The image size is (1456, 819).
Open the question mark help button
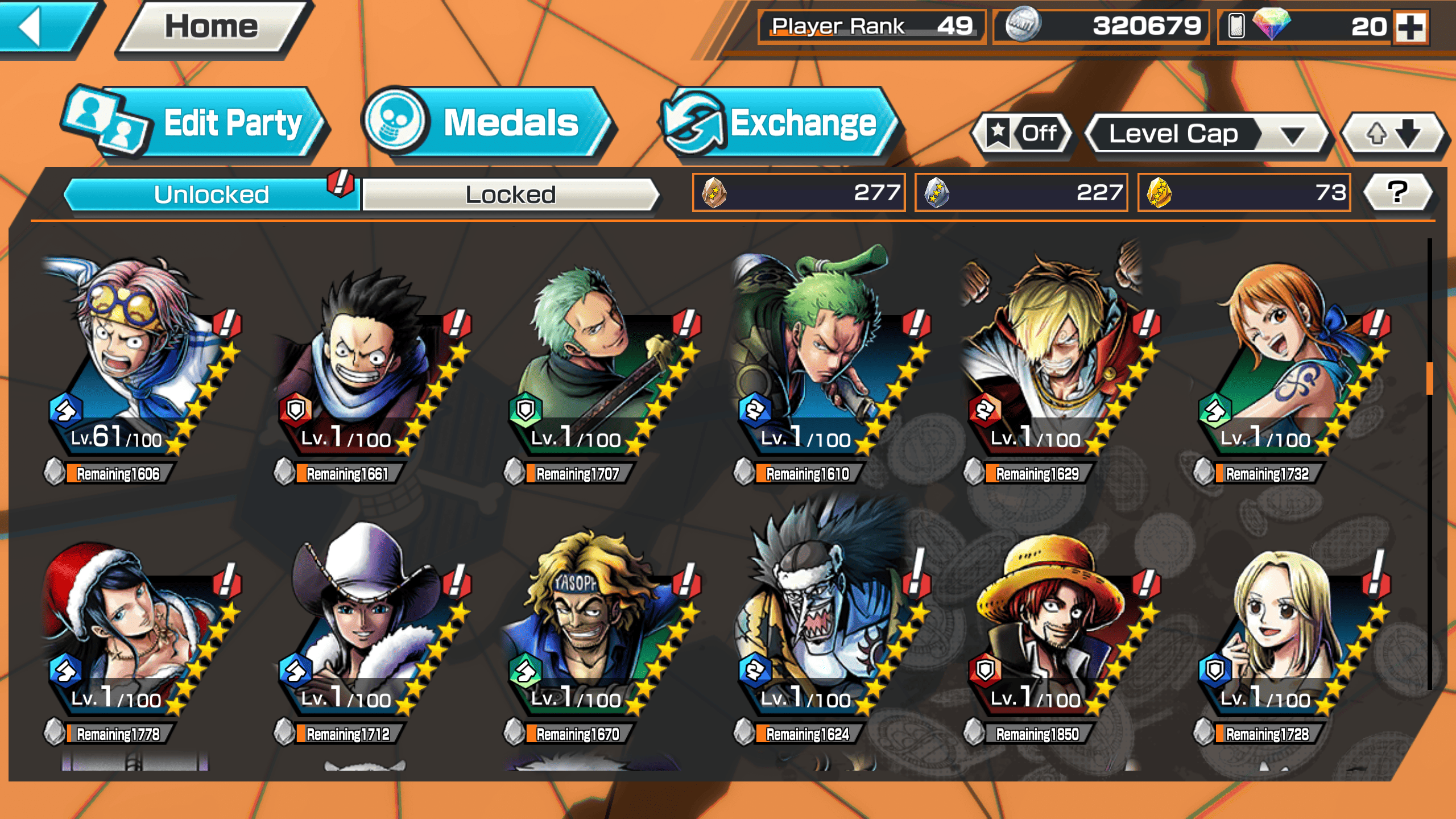click(x=1397, y=192)
